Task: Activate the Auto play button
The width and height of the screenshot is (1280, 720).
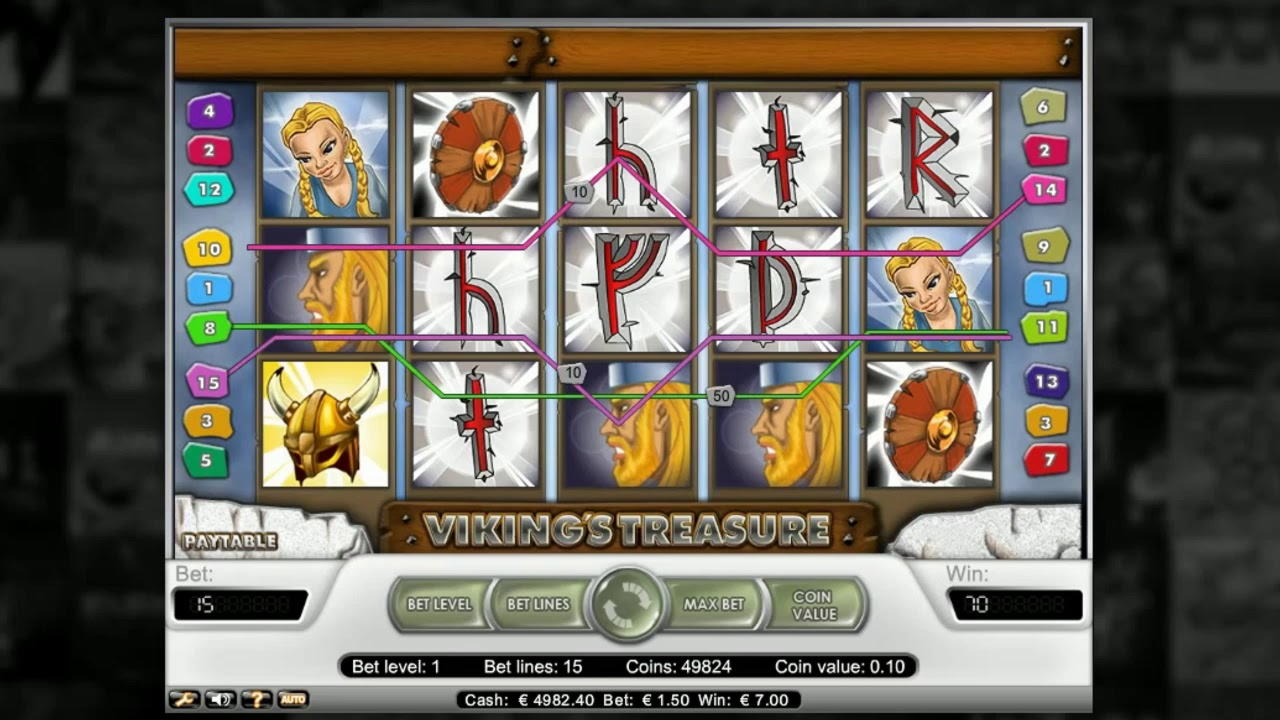Action: (x=292, y=699)
